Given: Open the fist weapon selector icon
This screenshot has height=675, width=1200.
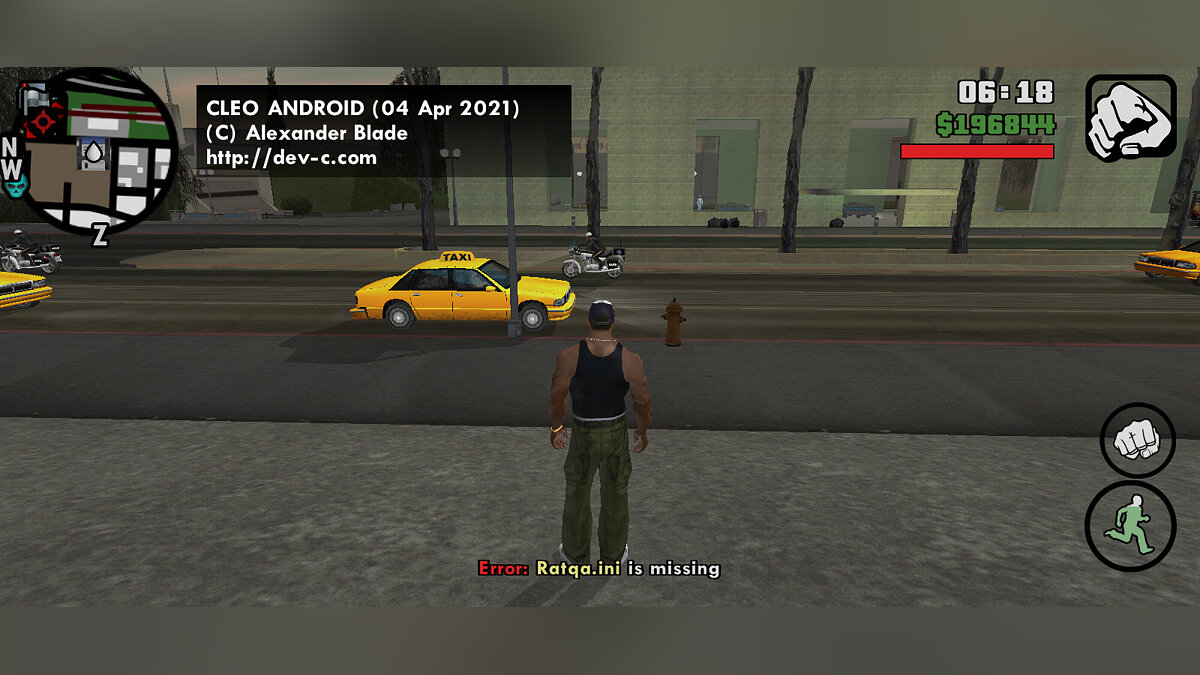Looking at the screenshot, I should click(x=1130, y=117).
